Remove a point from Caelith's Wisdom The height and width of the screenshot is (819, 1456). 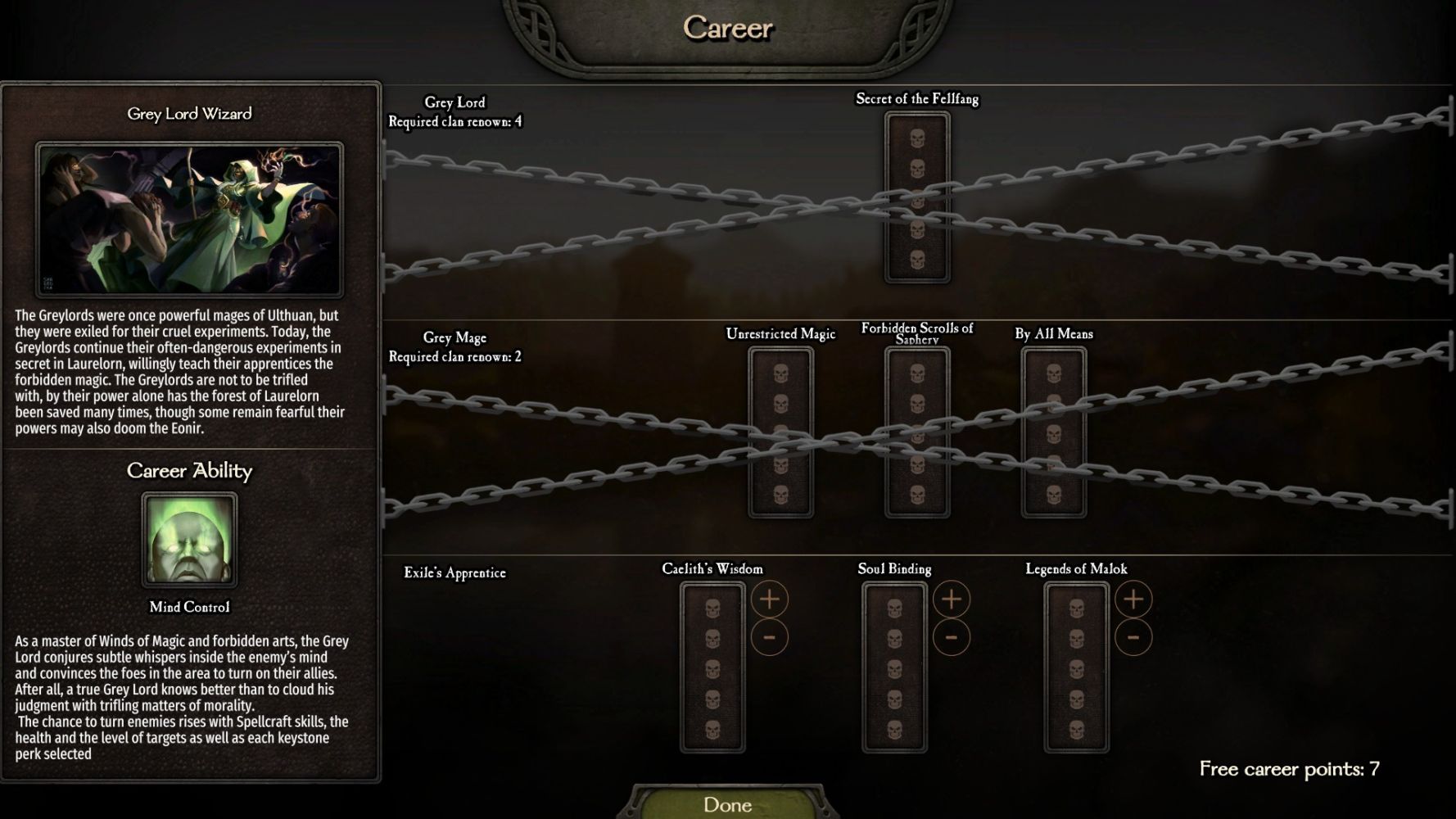click(769, 637)
